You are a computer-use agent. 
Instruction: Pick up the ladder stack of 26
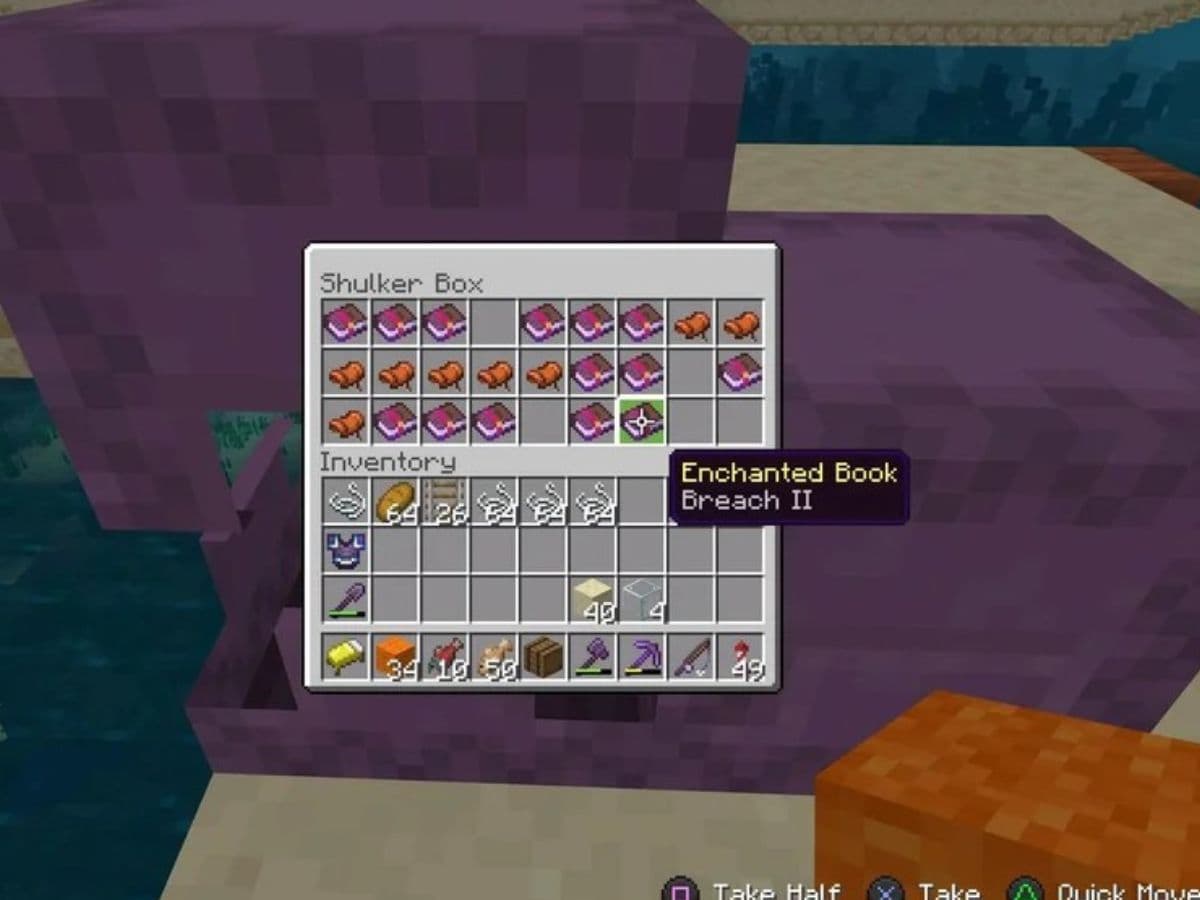pos(445,501)
